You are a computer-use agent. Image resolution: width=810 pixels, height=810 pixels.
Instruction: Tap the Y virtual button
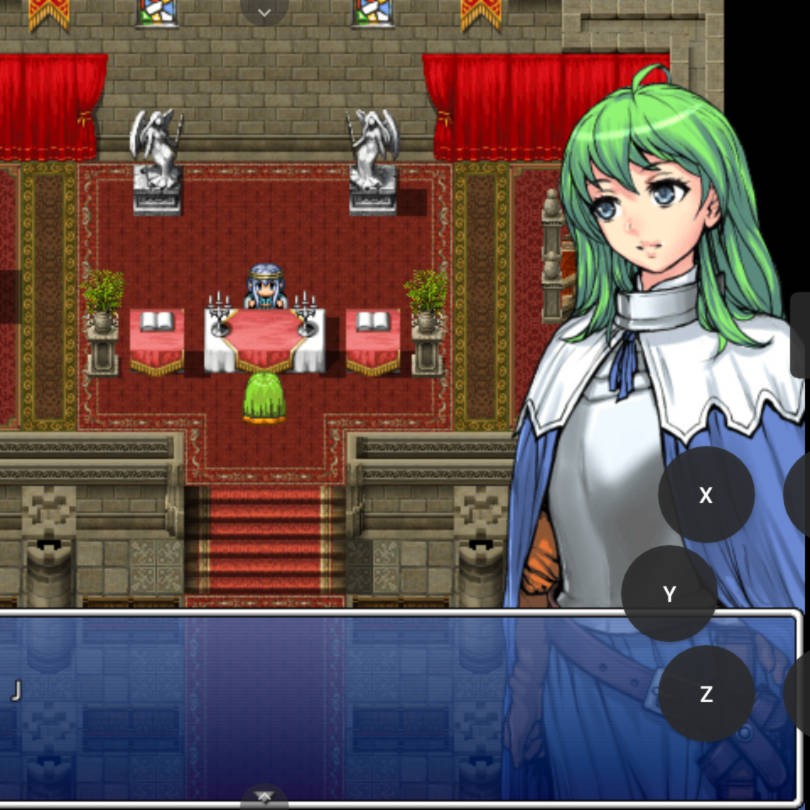[x=670, y=594]
